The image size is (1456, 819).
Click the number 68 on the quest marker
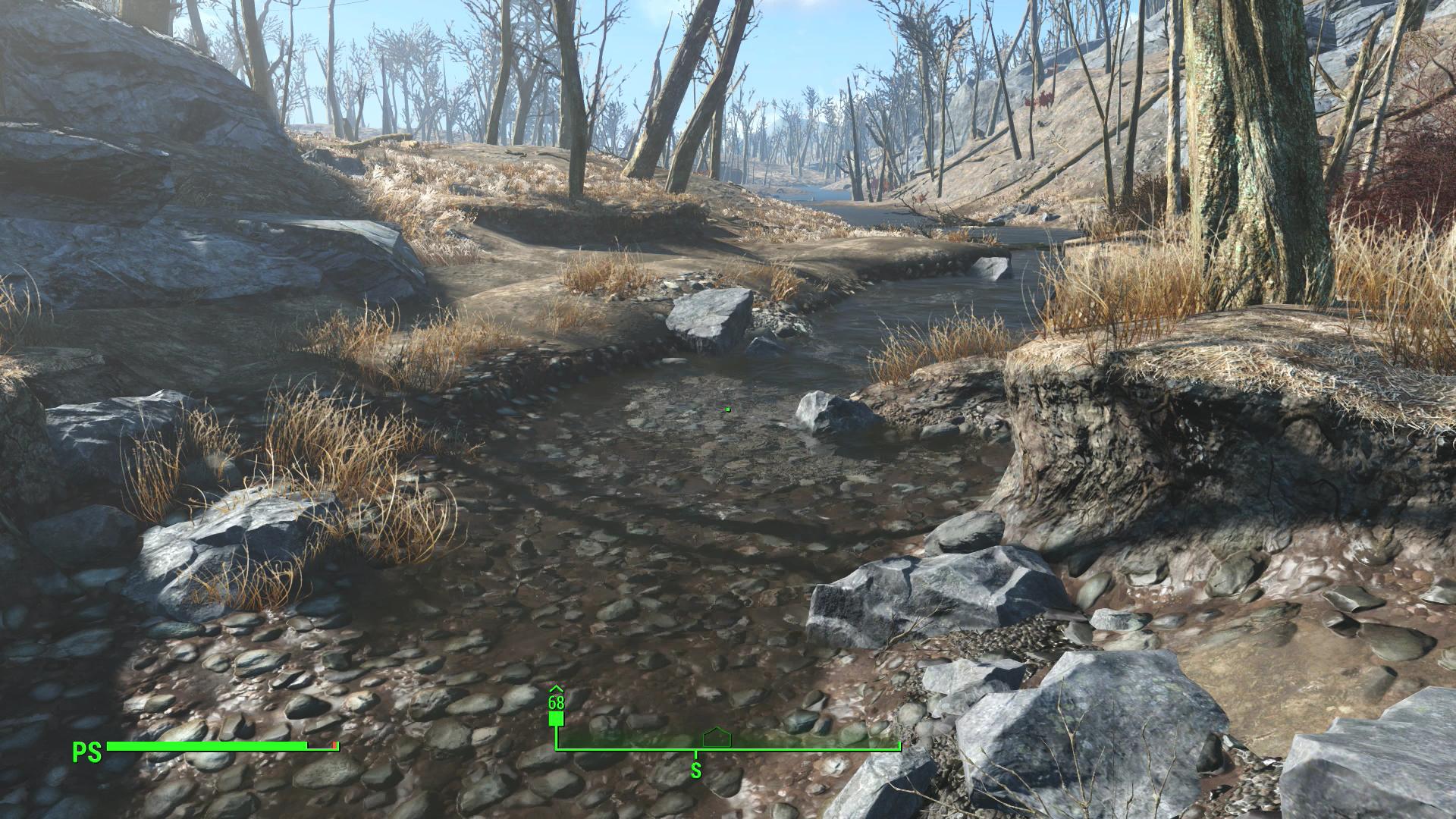[x=556, y=701]
